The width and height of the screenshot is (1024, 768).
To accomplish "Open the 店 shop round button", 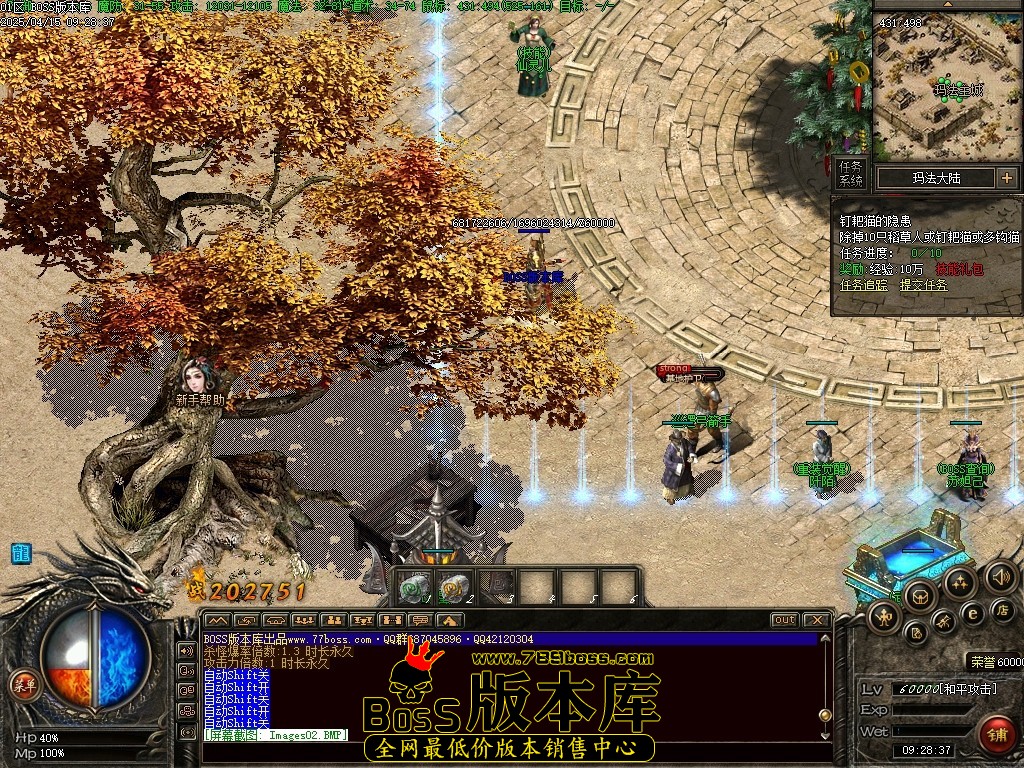I will click(1002, 609).
